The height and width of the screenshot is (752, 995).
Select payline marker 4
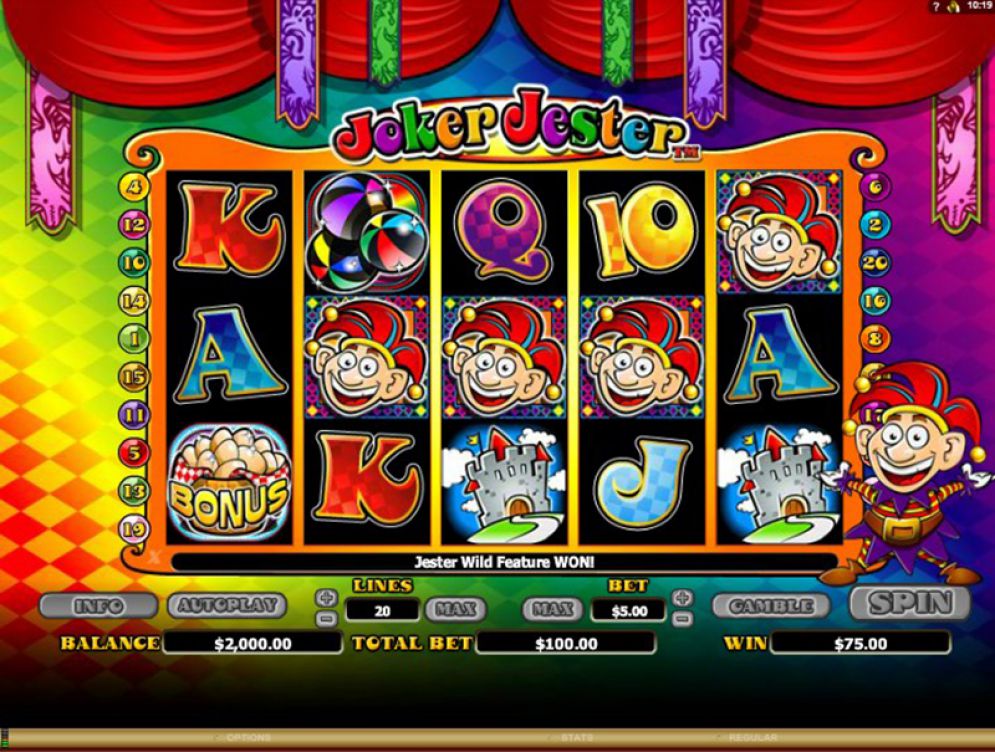click(134, 187)
